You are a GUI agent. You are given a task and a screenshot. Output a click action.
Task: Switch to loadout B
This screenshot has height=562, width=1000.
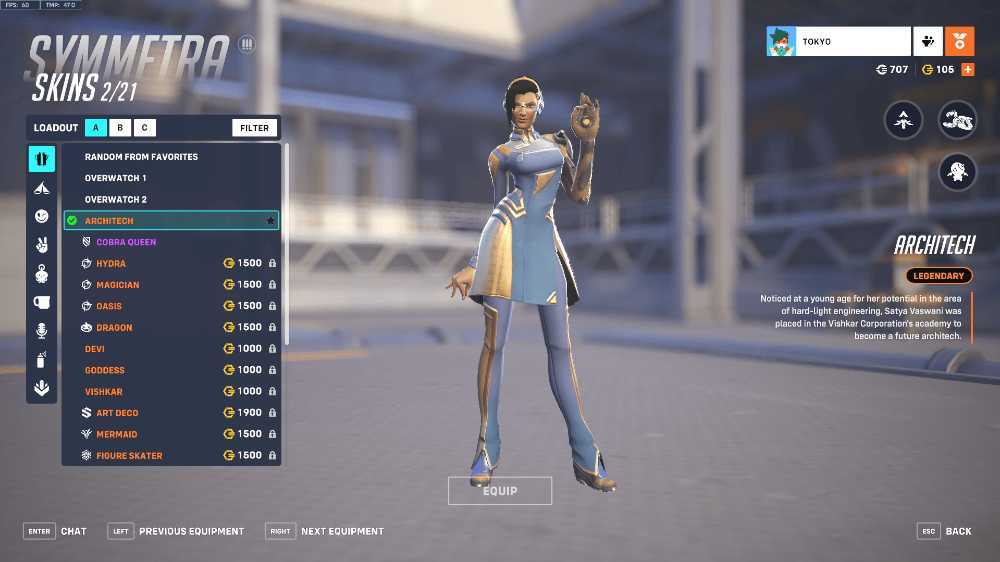[x=120, y=128]
